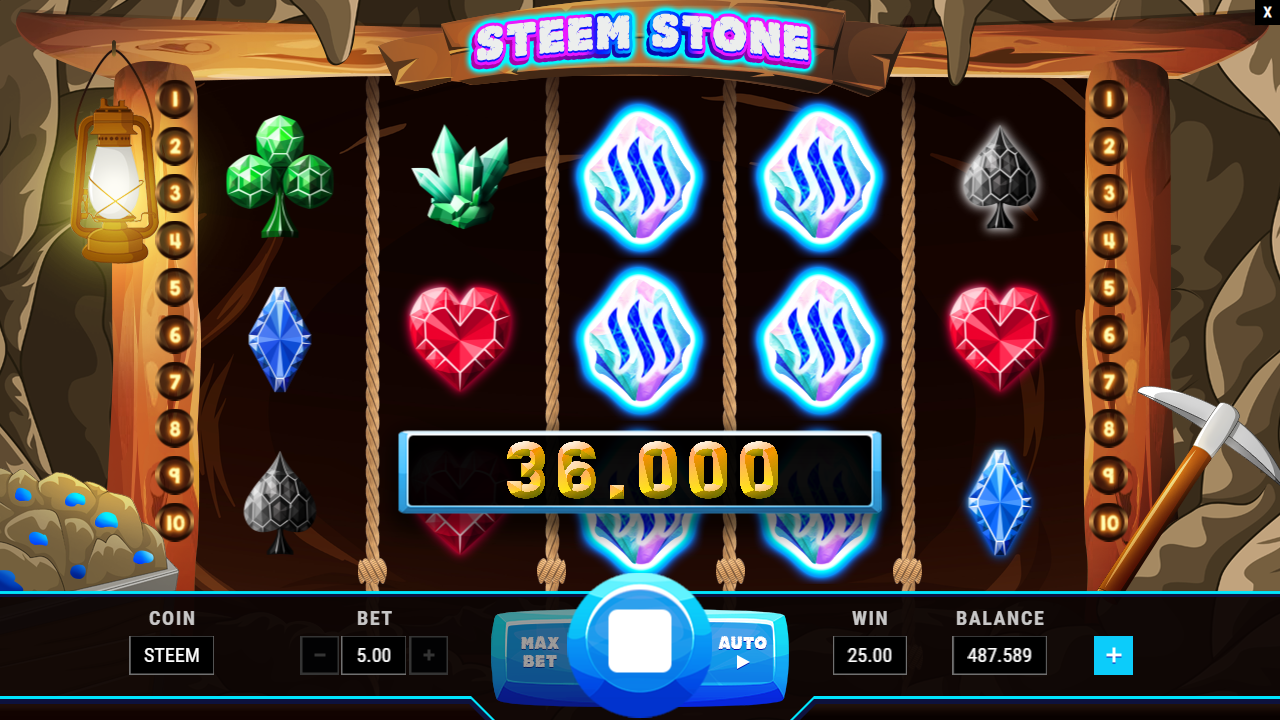This screenshot has height=720, width=1280.
Task: Close the game with the X button
Action: point(1267,12)
